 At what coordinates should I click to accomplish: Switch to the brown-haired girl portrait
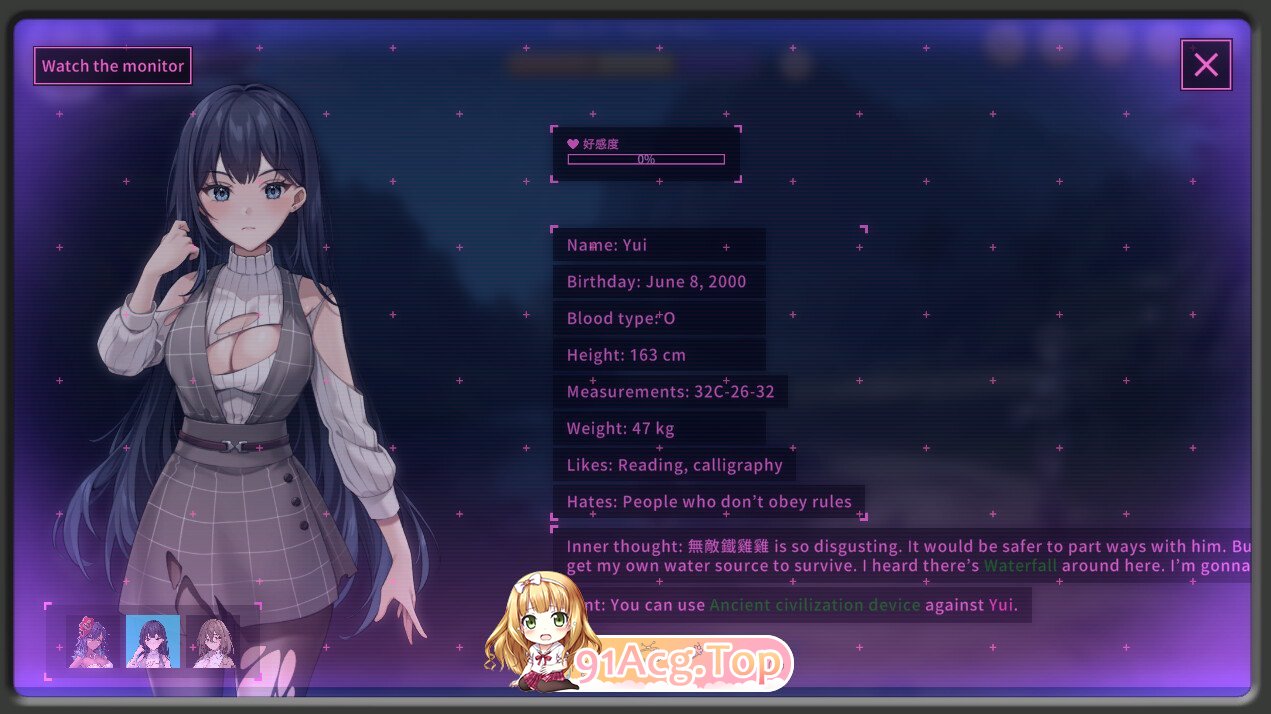(x=213, y=641)
